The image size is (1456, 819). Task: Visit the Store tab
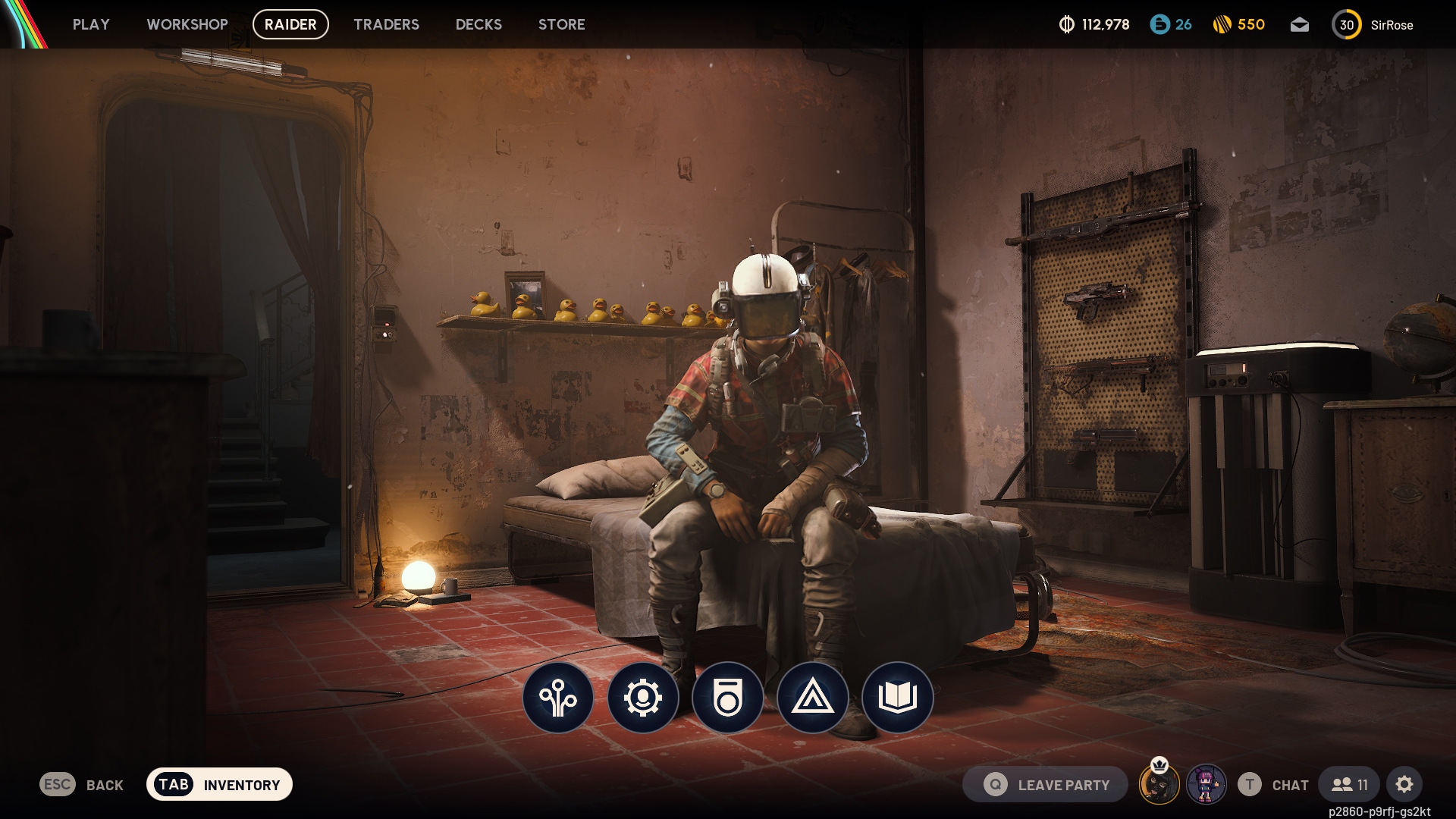pos(561,24)
